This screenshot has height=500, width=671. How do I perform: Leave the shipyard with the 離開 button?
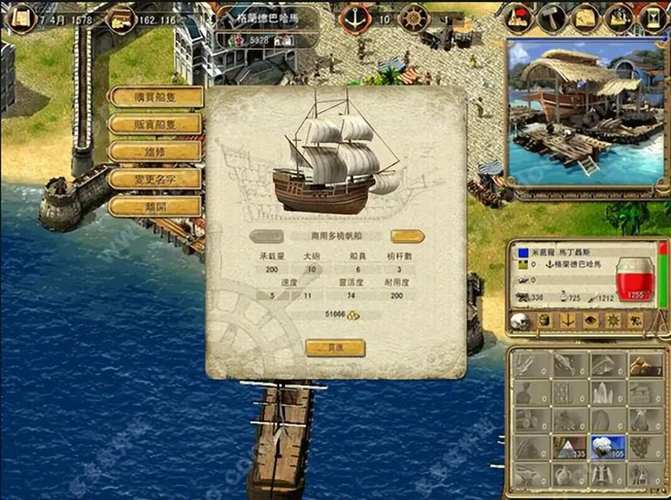click(155, 205)
